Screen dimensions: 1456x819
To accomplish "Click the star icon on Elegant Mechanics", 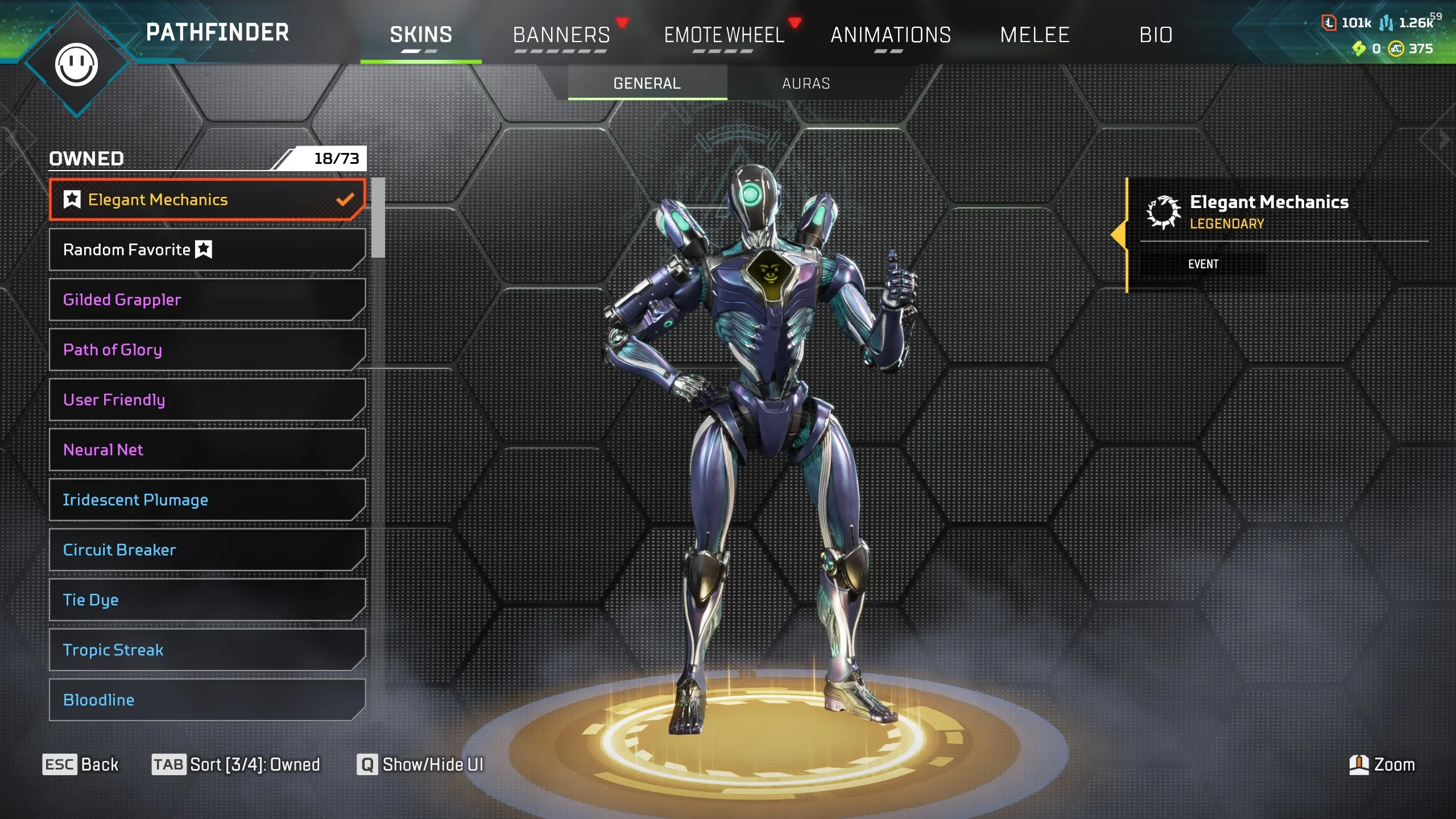I will tap(72, 200).
